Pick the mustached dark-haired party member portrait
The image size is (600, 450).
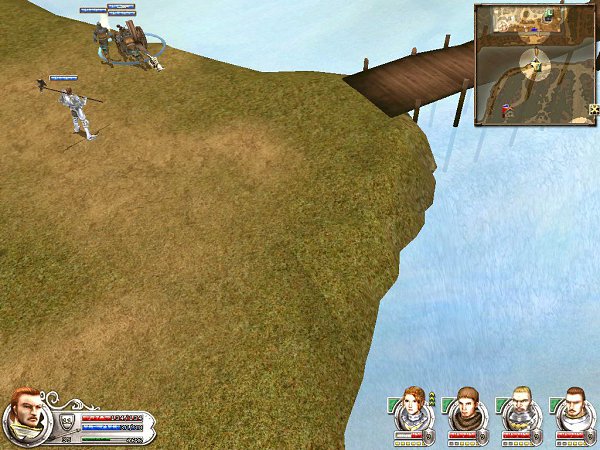(571, 407)
